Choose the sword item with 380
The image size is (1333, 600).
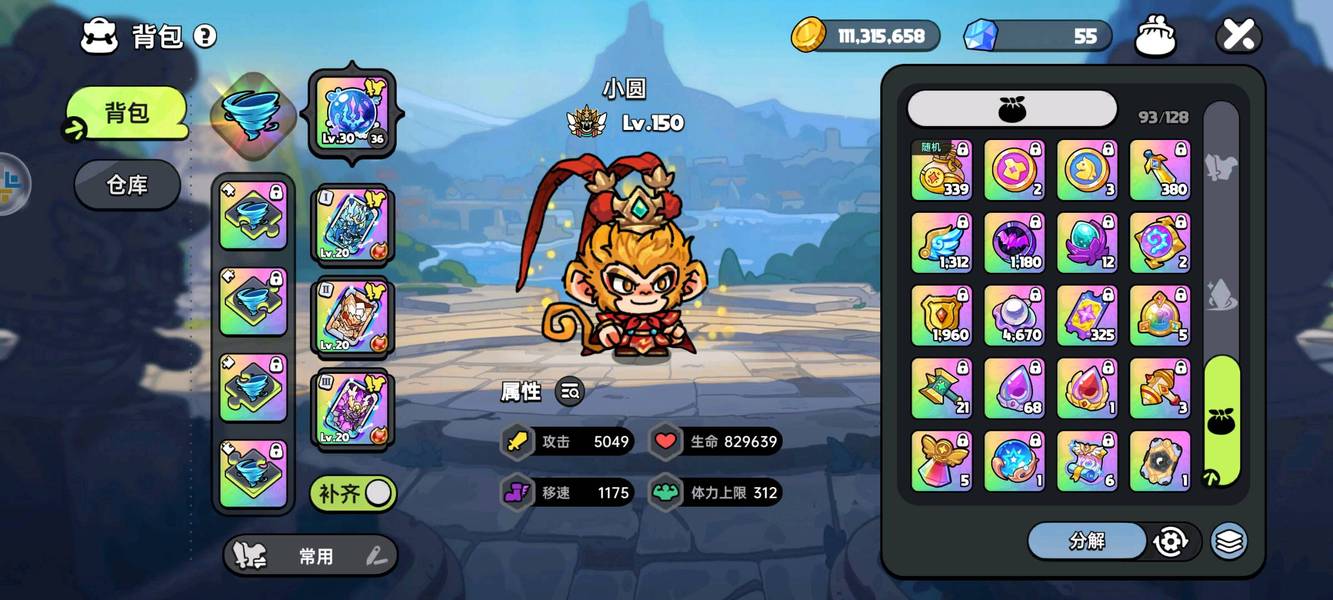[1160, 169]
